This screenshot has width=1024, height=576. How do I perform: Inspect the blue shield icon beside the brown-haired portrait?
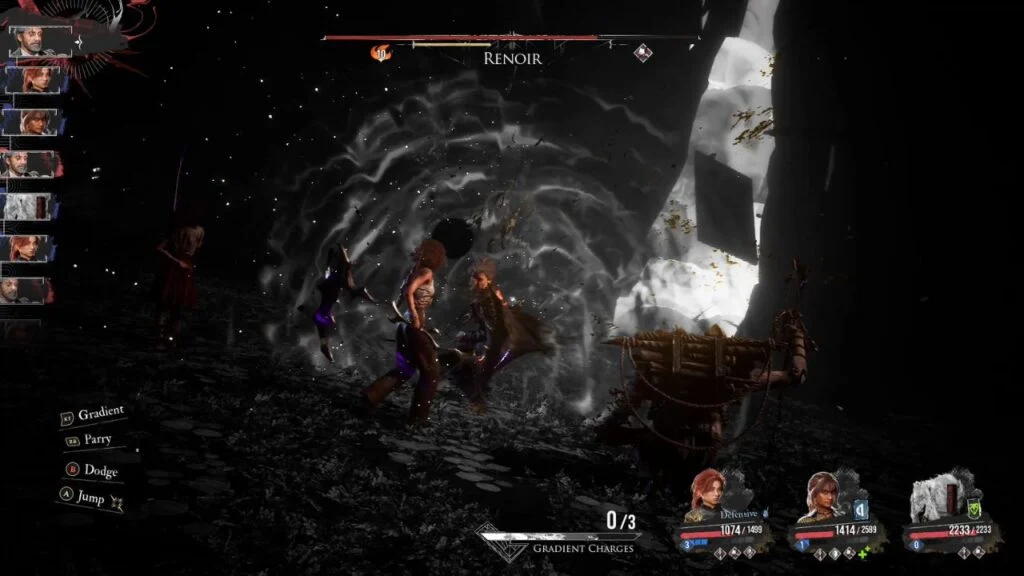(x=860, y=509)
